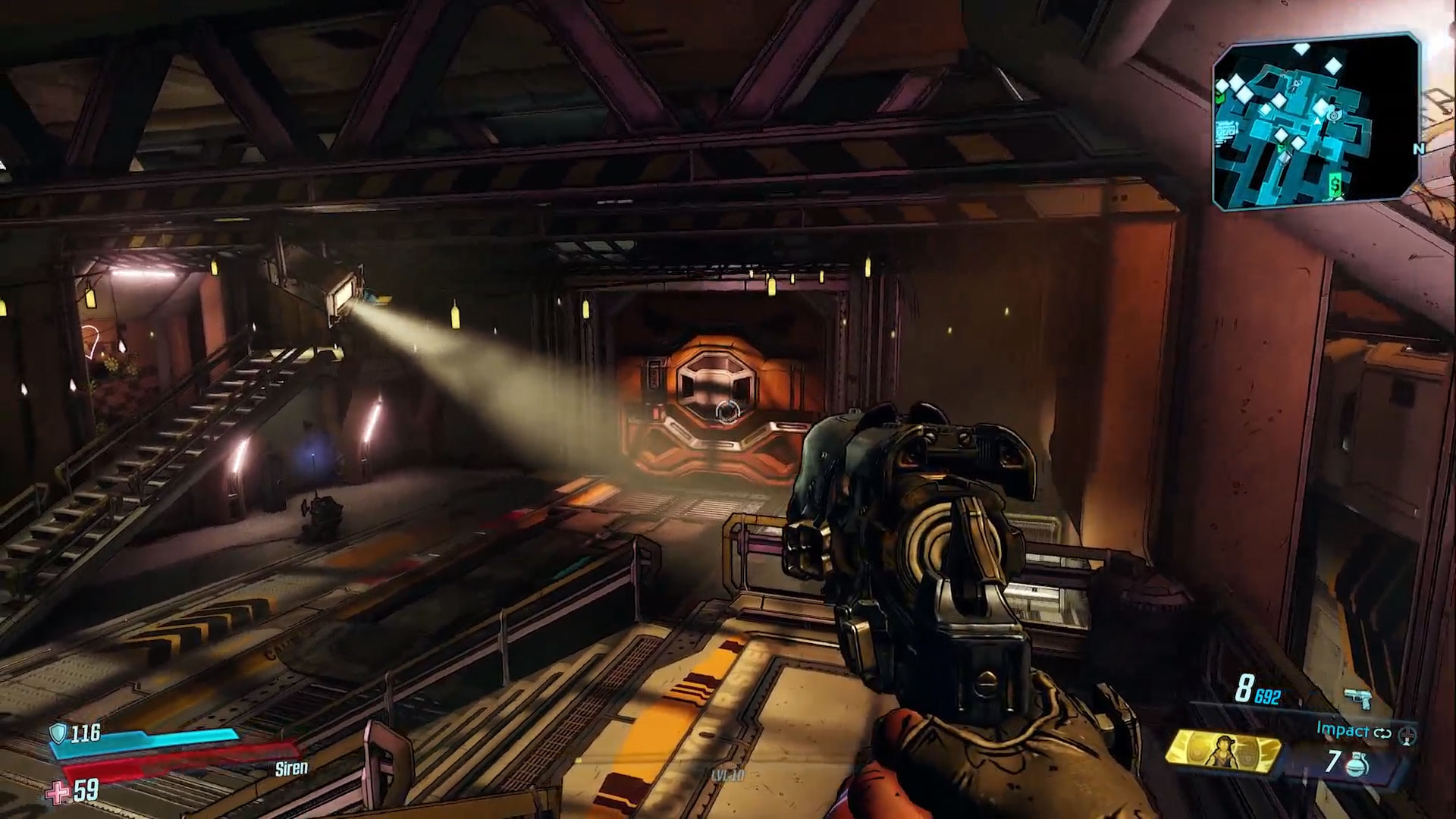Click the green ammo marker on minimap edge
Image resolution: width=1456 pixels, height=819 pixels.
1219,98
